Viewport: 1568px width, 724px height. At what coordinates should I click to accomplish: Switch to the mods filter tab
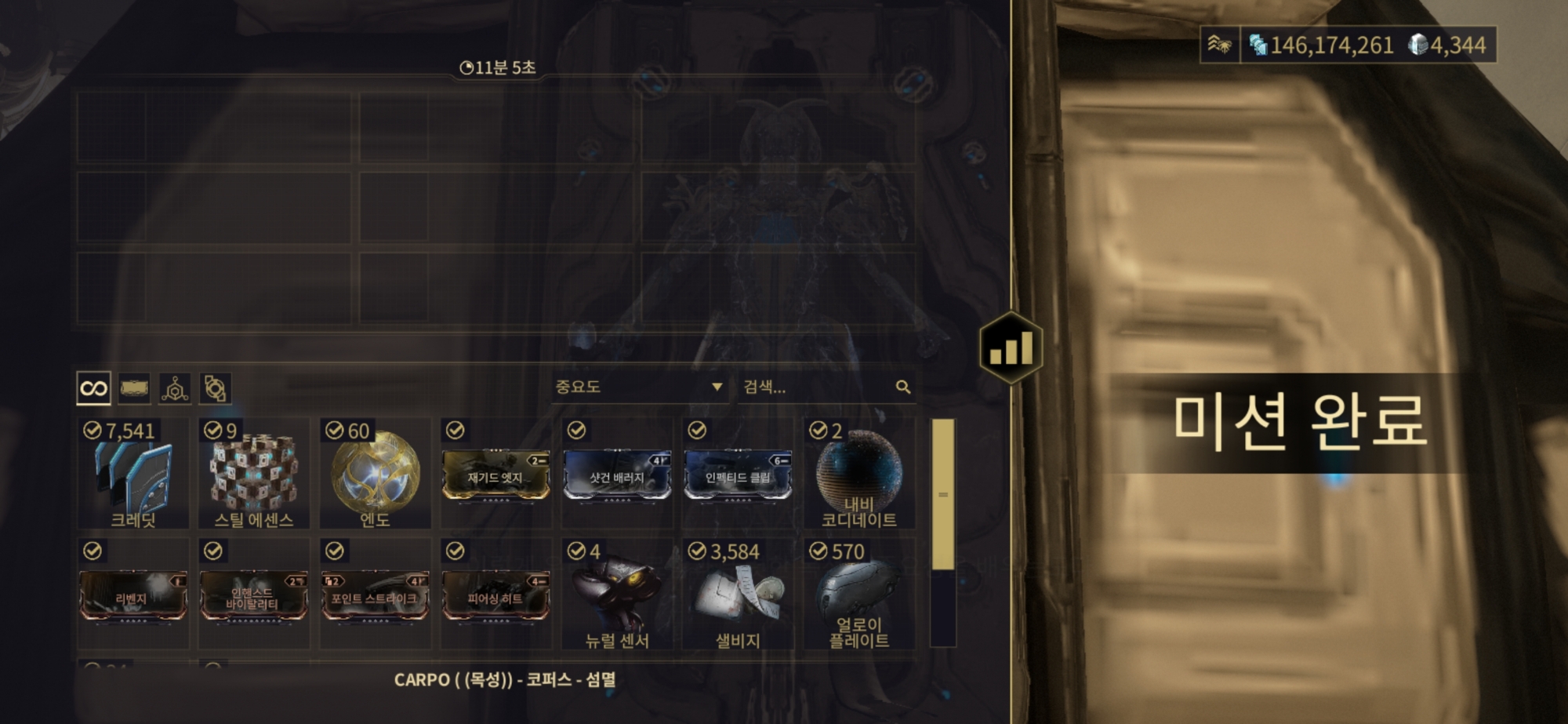tap(134, 388)
